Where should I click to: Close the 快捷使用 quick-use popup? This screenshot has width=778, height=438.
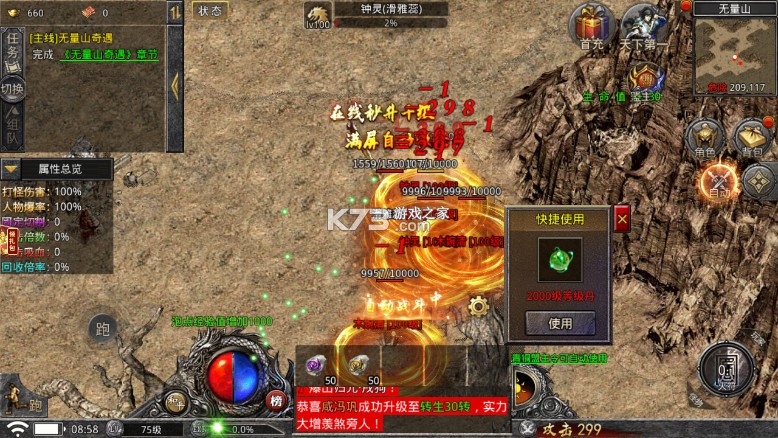pos(622,218)
